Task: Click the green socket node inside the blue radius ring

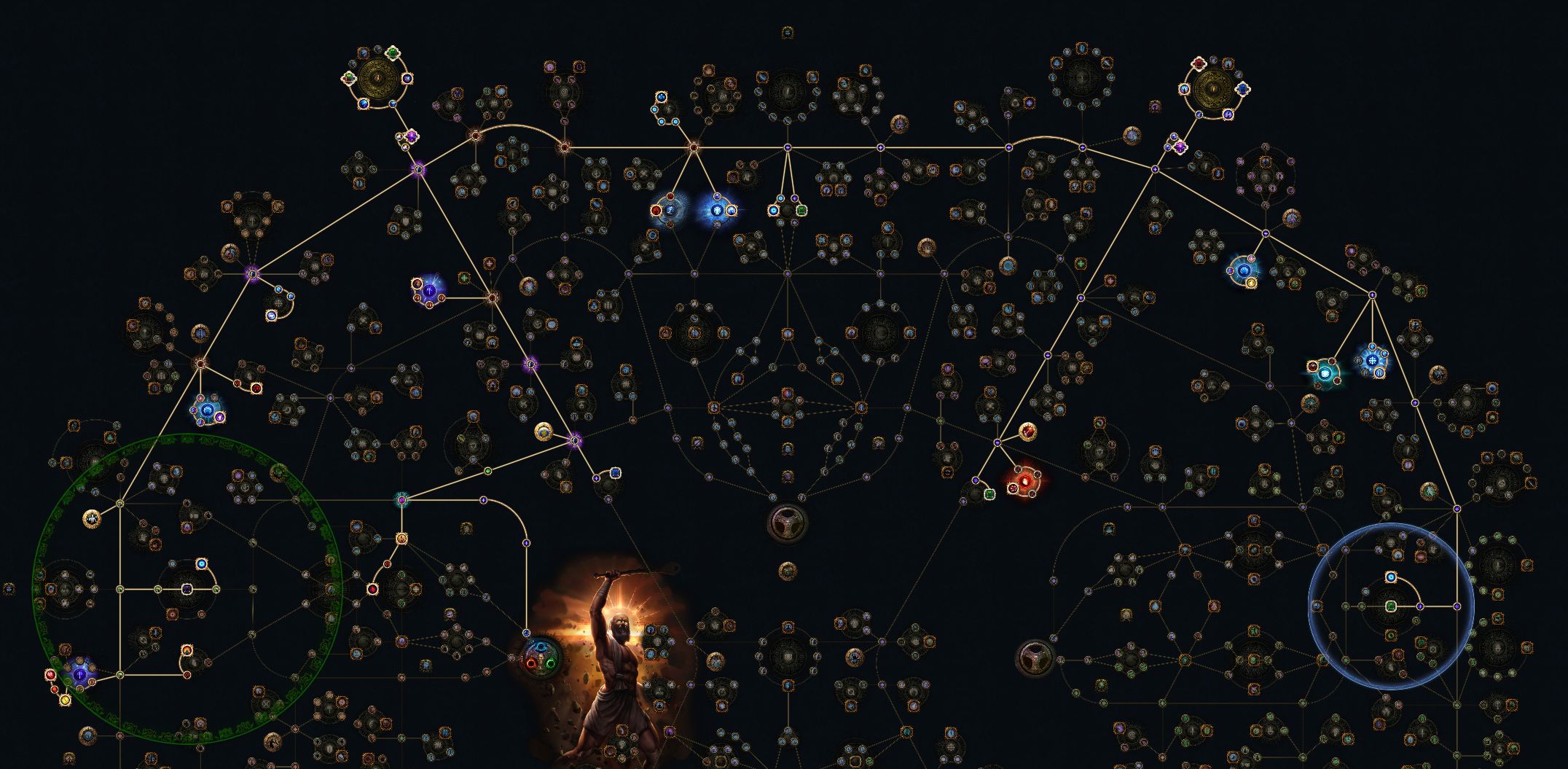Action: [1391, 606]
